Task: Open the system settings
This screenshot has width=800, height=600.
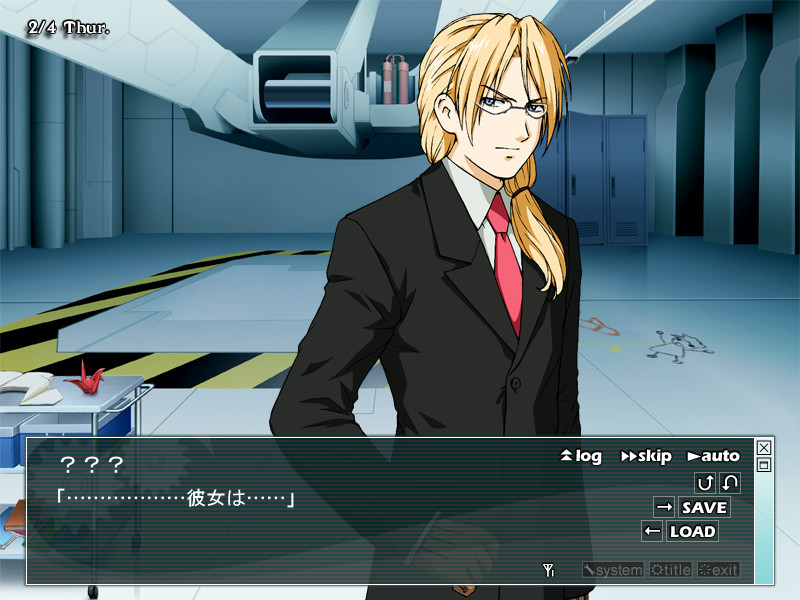Action: 613,570
